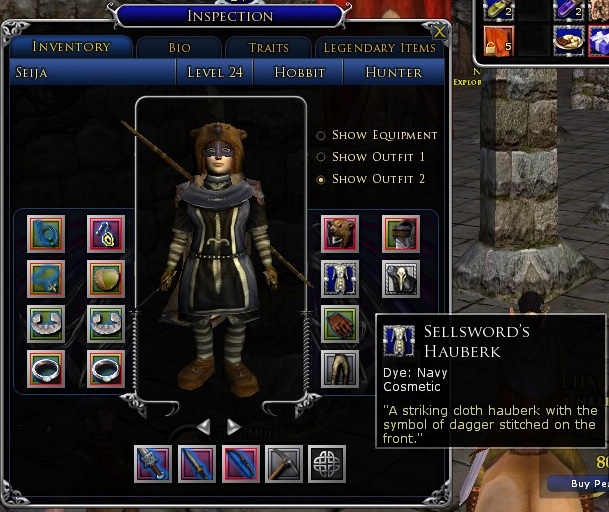
Task: Click the blue gift box bag item
Action: tap(597, 41)
